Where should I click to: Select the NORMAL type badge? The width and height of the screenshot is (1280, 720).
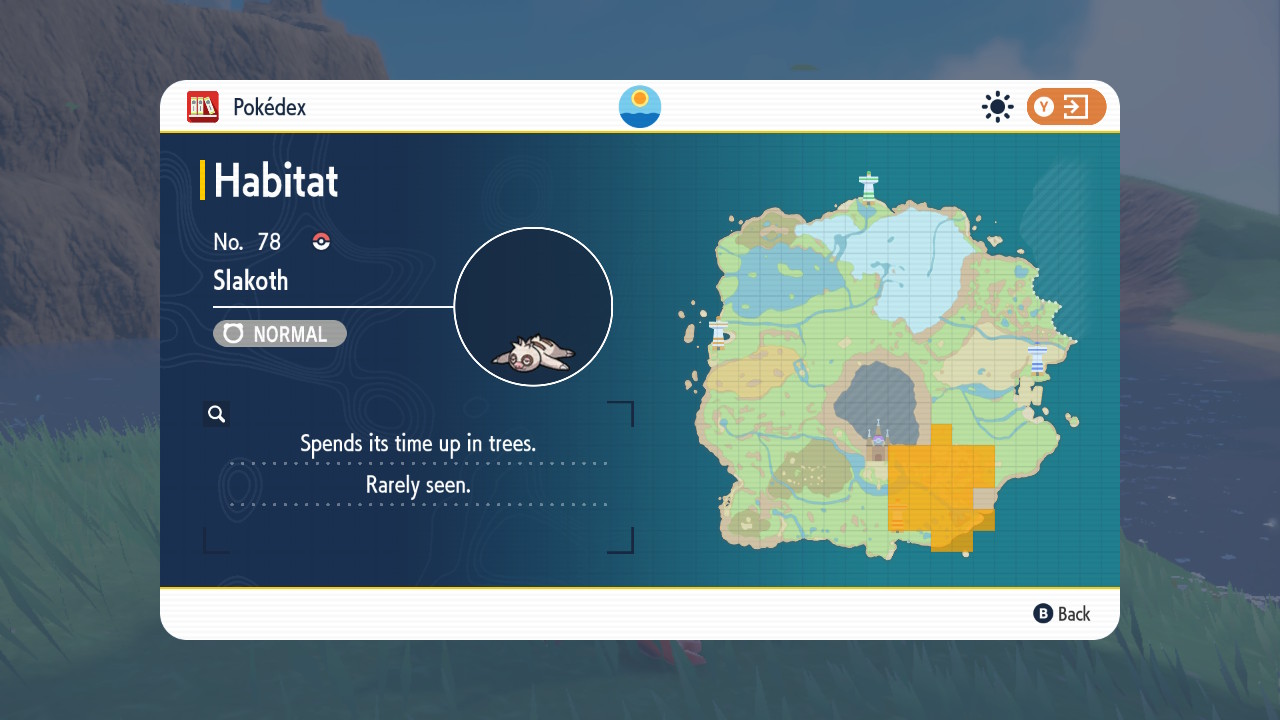click(x=280, y=334)
